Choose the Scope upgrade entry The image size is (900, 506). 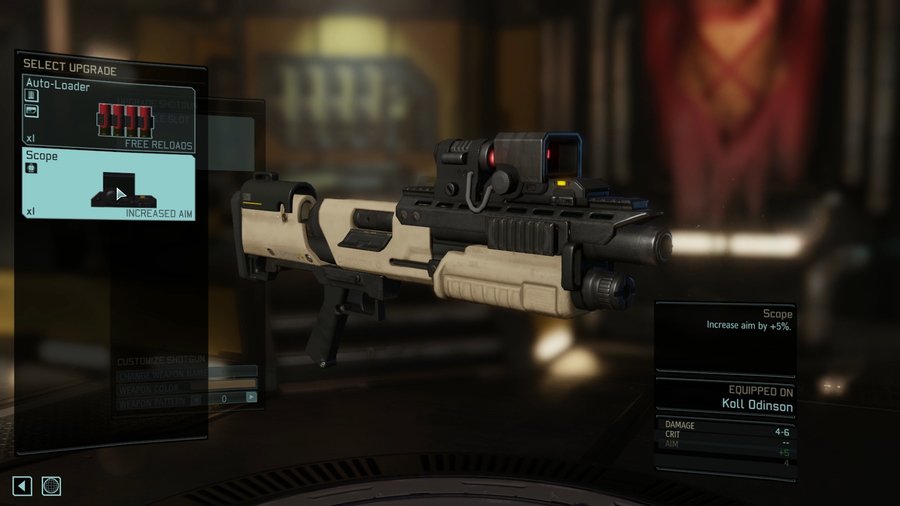tap(109, 184)
